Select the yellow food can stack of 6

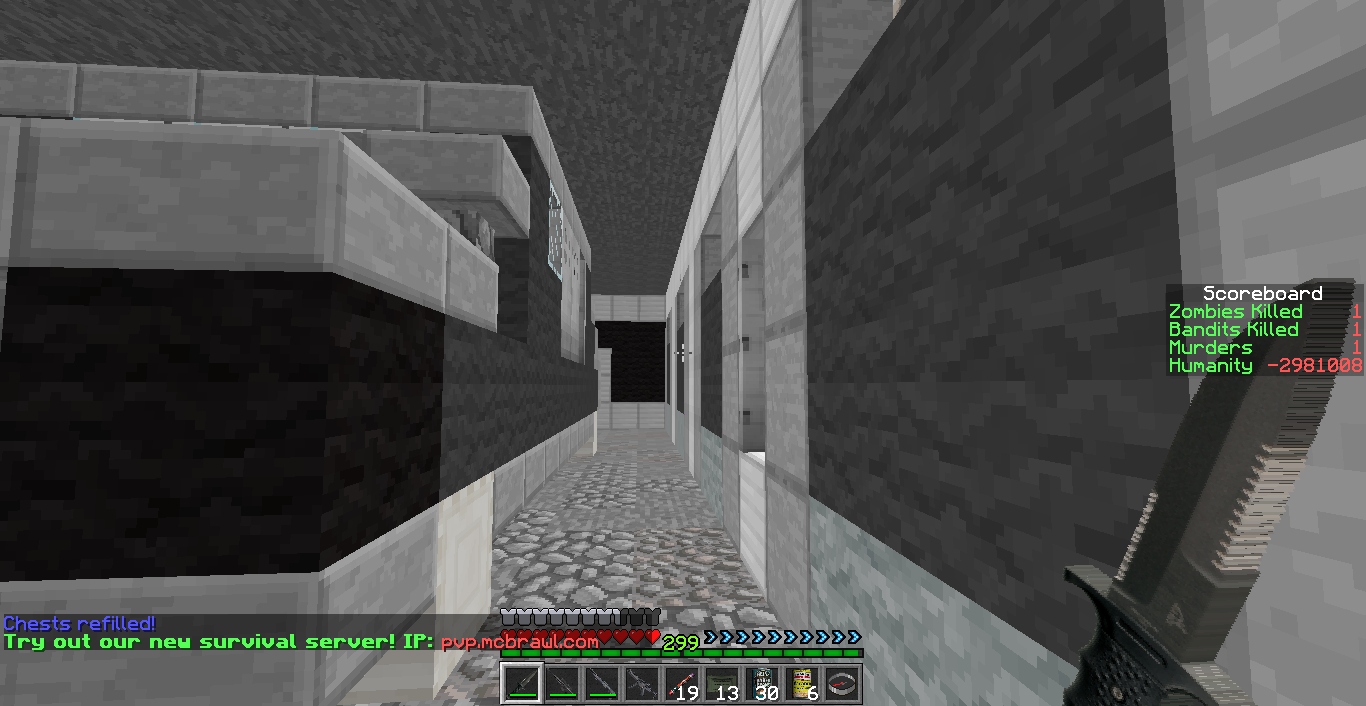pos(802,684)
